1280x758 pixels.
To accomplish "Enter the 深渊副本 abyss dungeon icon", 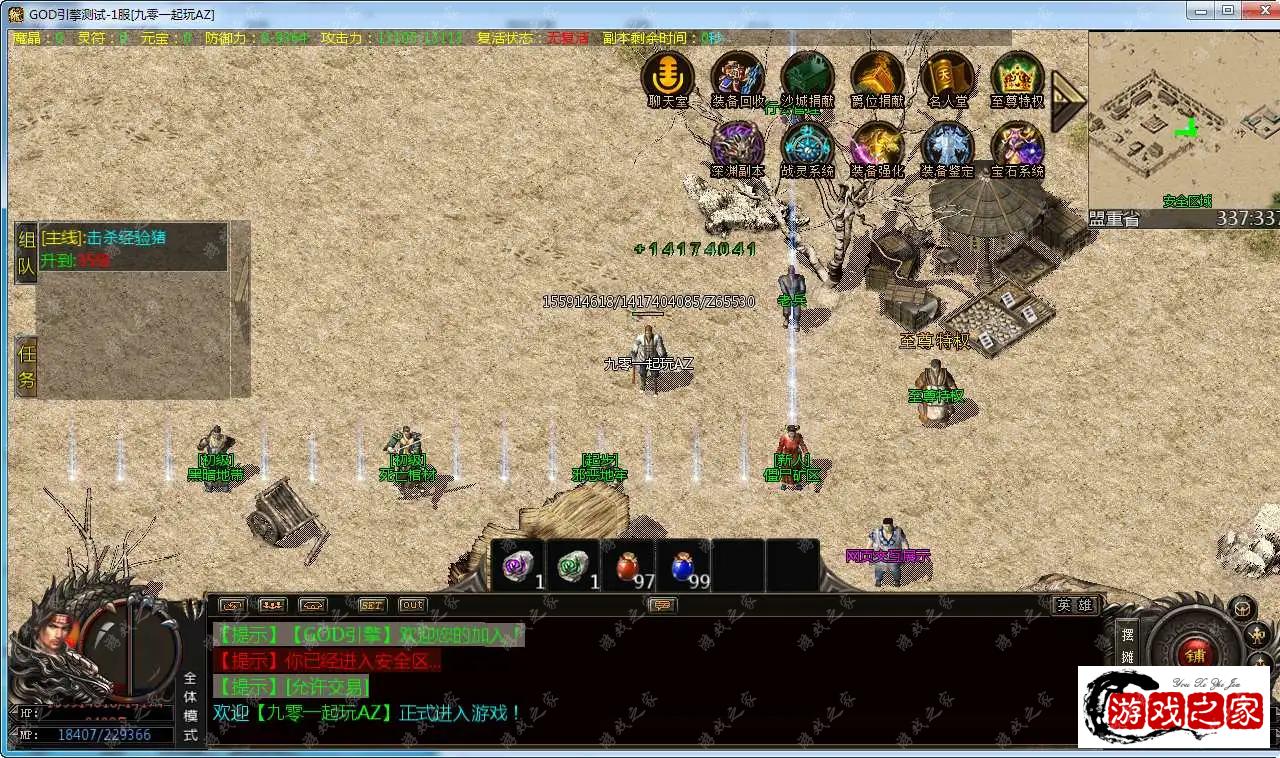I will 737,146.
